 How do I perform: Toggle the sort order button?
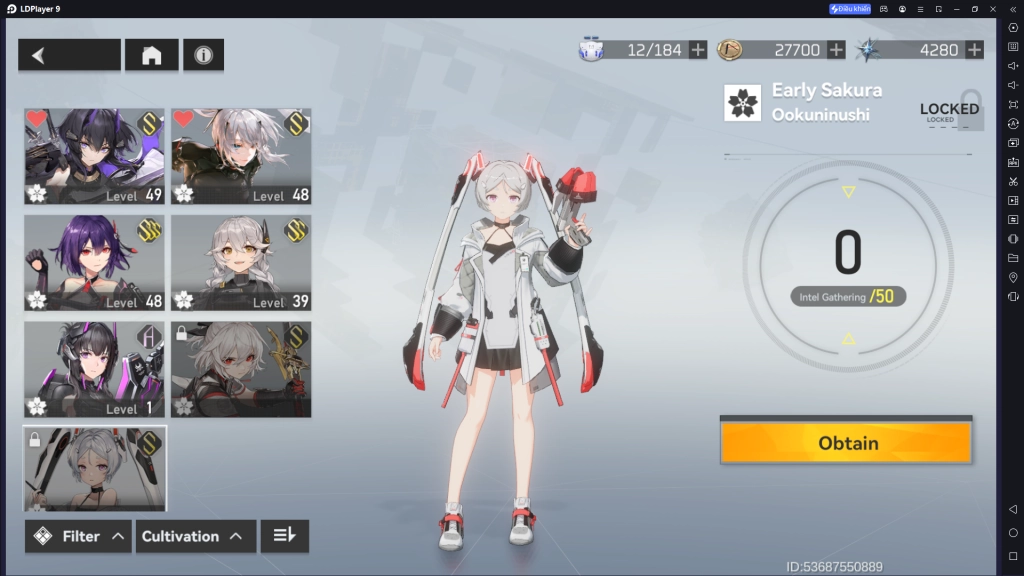click(x=284, y=536)
